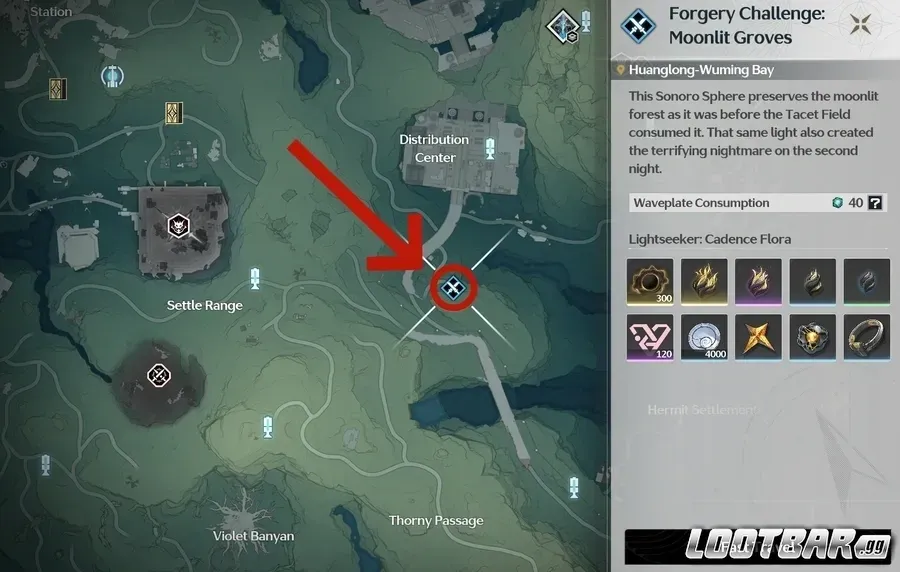Select the beacon just above Settle Range label
900x572 pixels.
(255, 278)
